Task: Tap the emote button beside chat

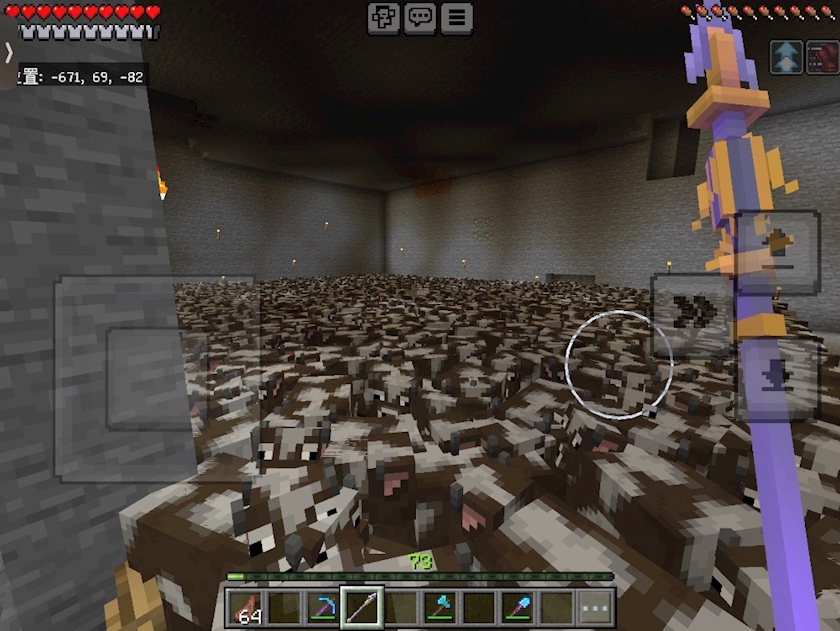Action: 384,17
